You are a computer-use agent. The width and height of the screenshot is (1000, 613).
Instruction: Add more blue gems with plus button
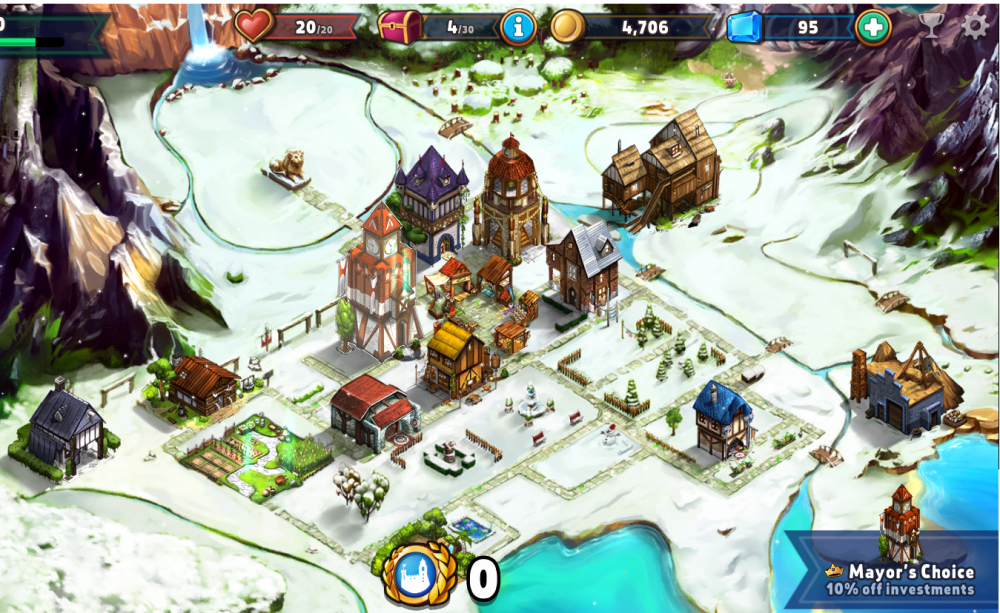click(x=873, y=27)
